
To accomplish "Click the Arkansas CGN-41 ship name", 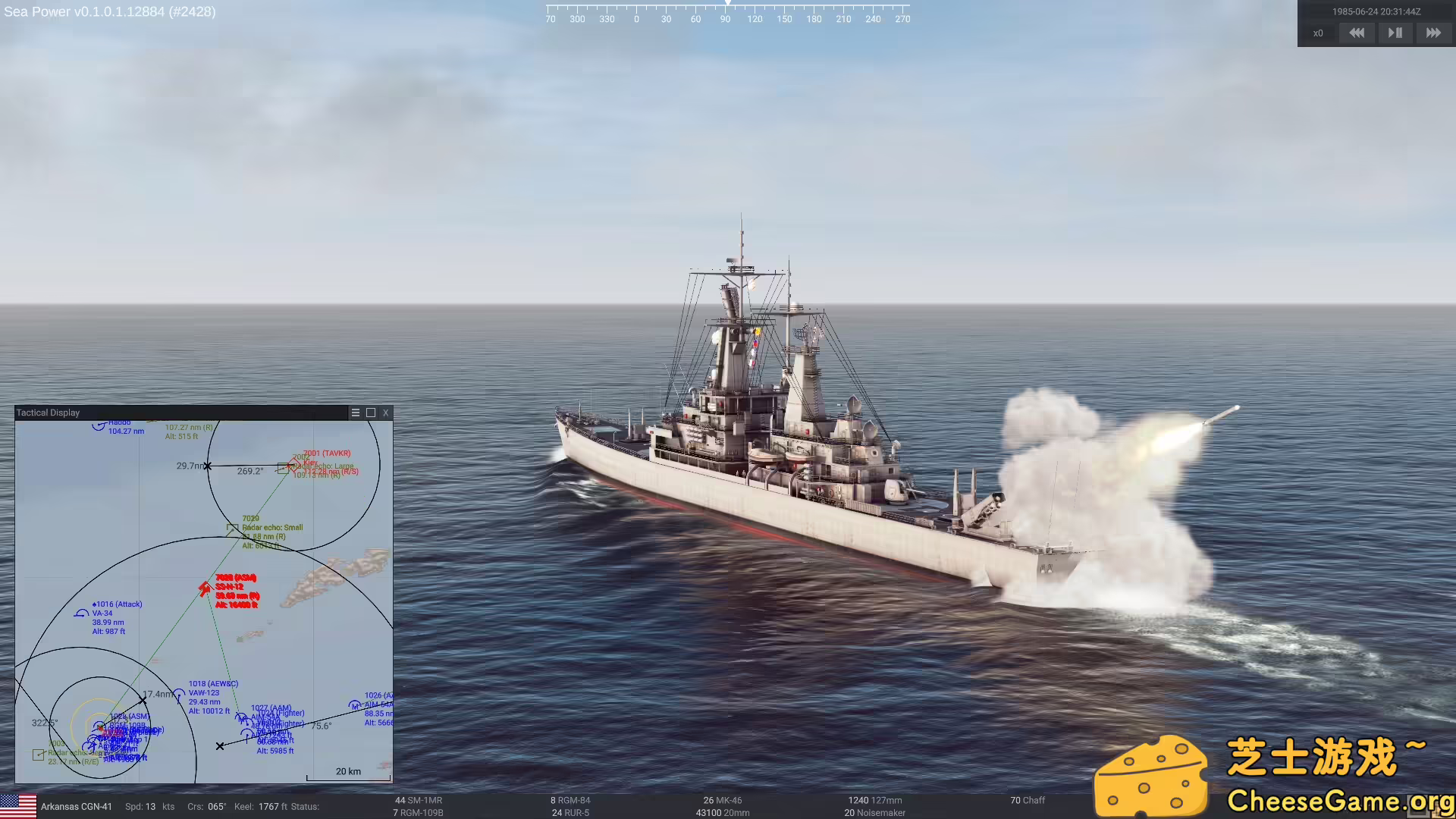I will (76, 806).
